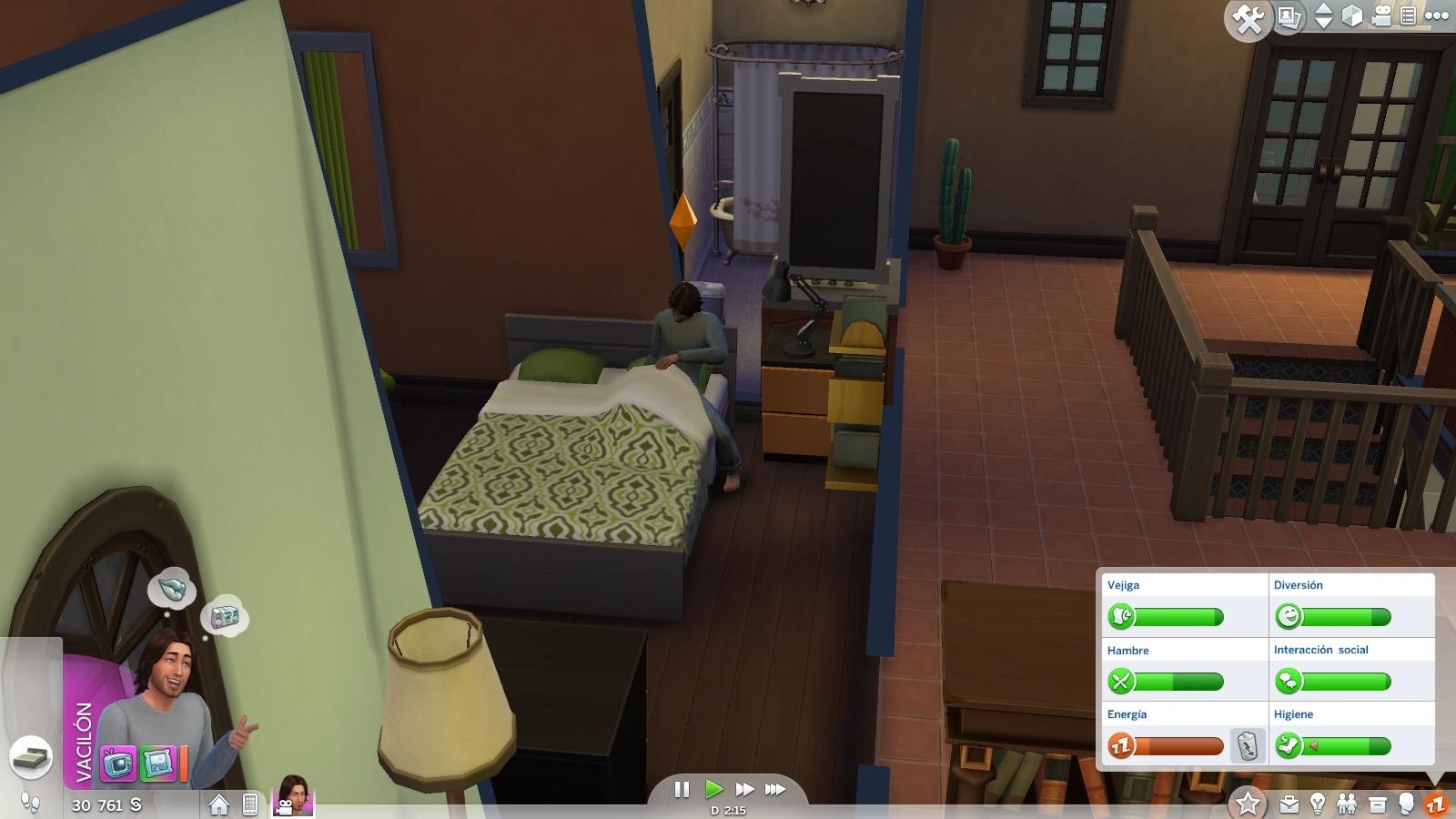
Task: Open household management with the house icon
Action: [219, 804]
